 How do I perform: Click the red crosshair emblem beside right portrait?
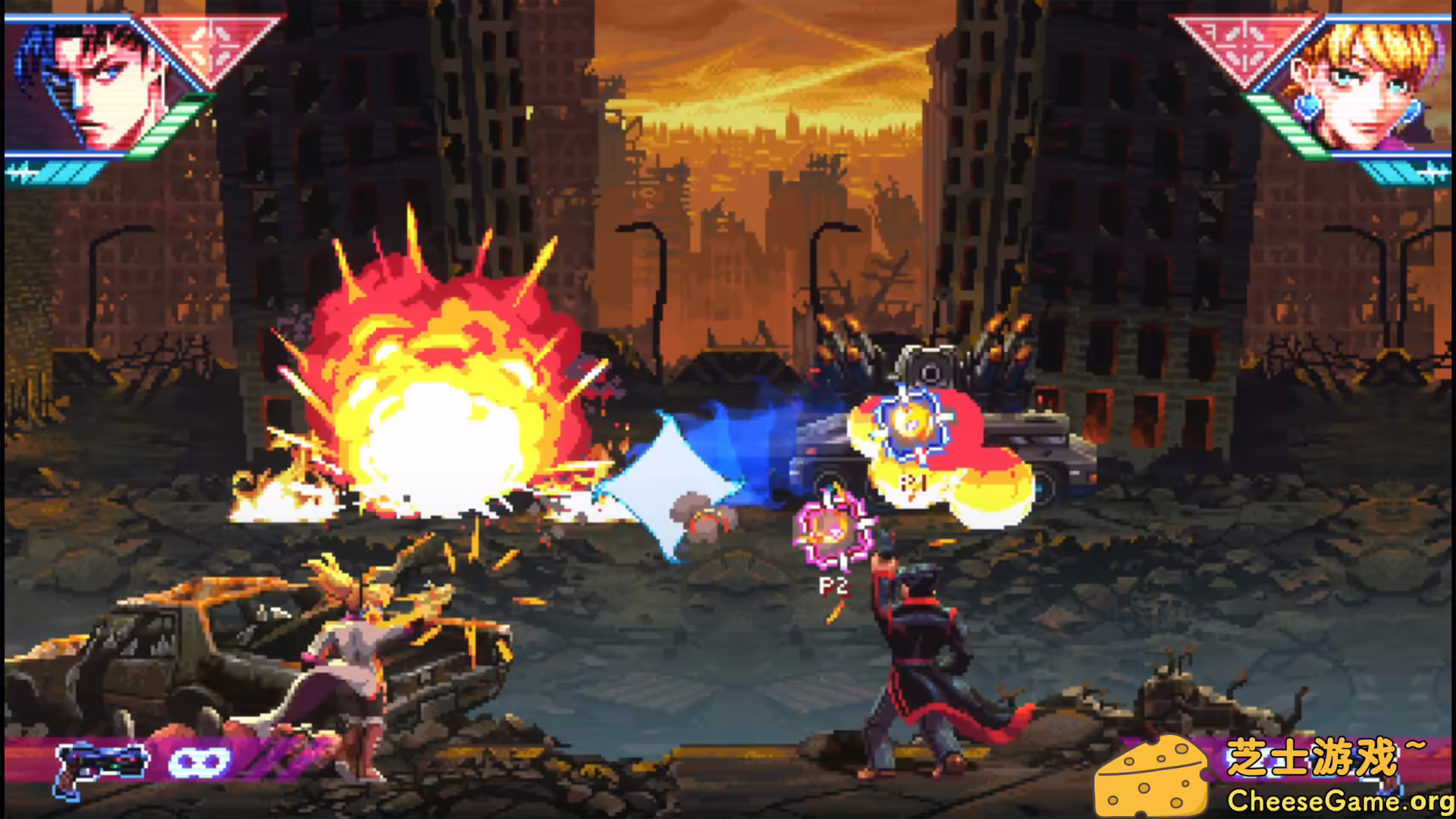tap(1244, 45)
